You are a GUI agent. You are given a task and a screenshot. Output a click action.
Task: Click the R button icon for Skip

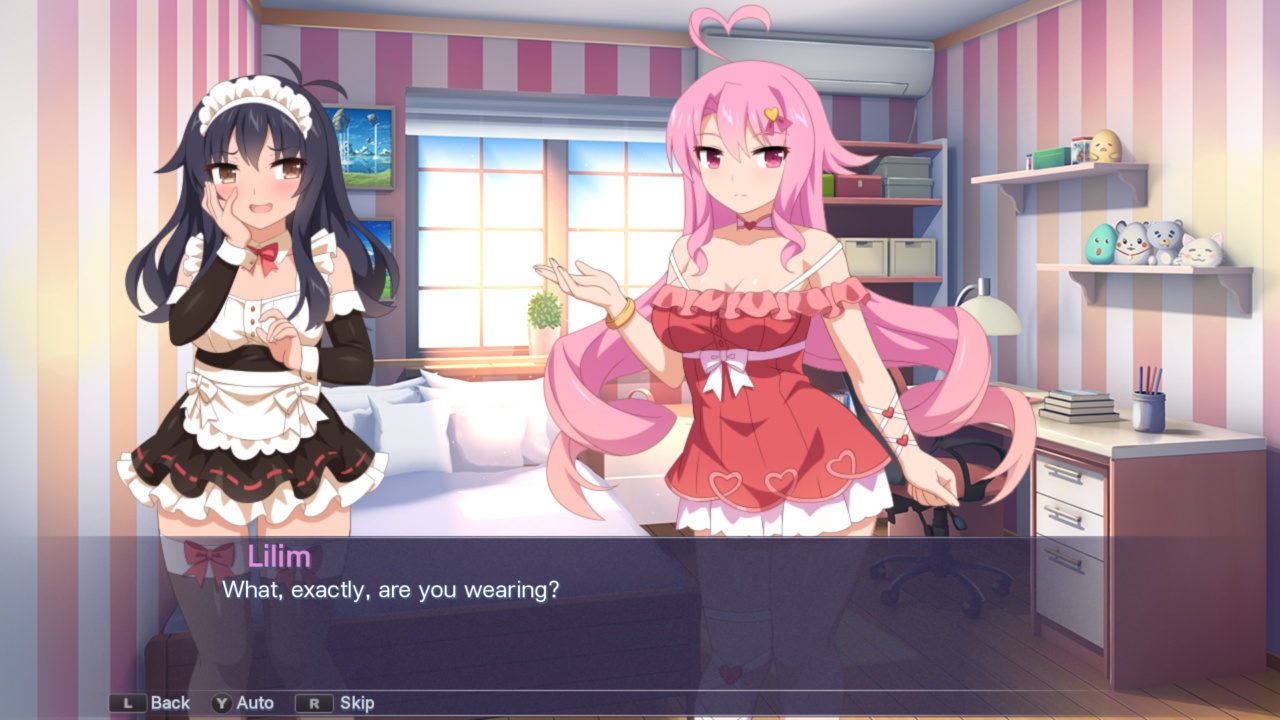tap(314, 702)
